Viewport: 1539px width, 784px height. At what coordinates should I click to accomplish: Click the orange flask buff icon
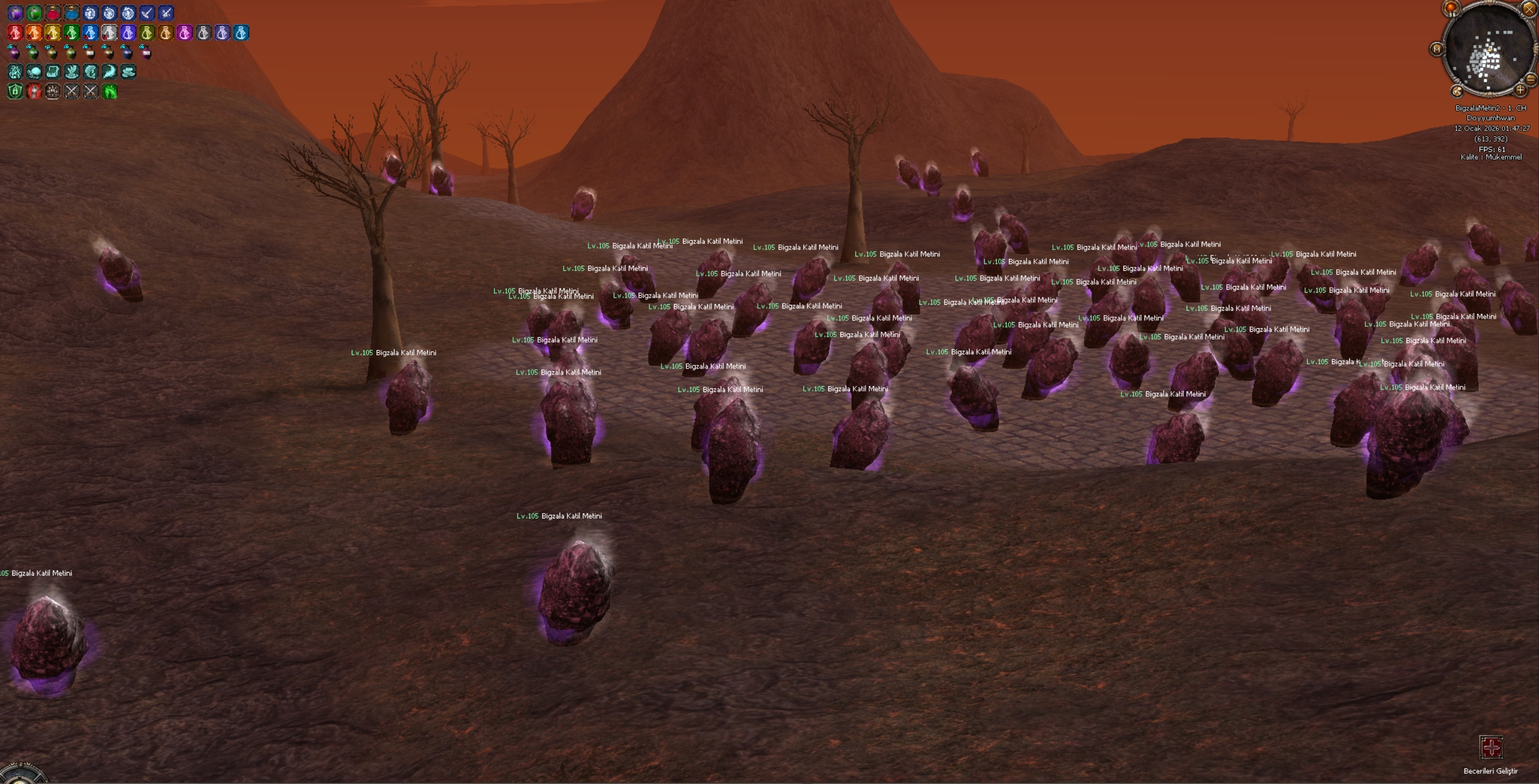tap(34, 33)
